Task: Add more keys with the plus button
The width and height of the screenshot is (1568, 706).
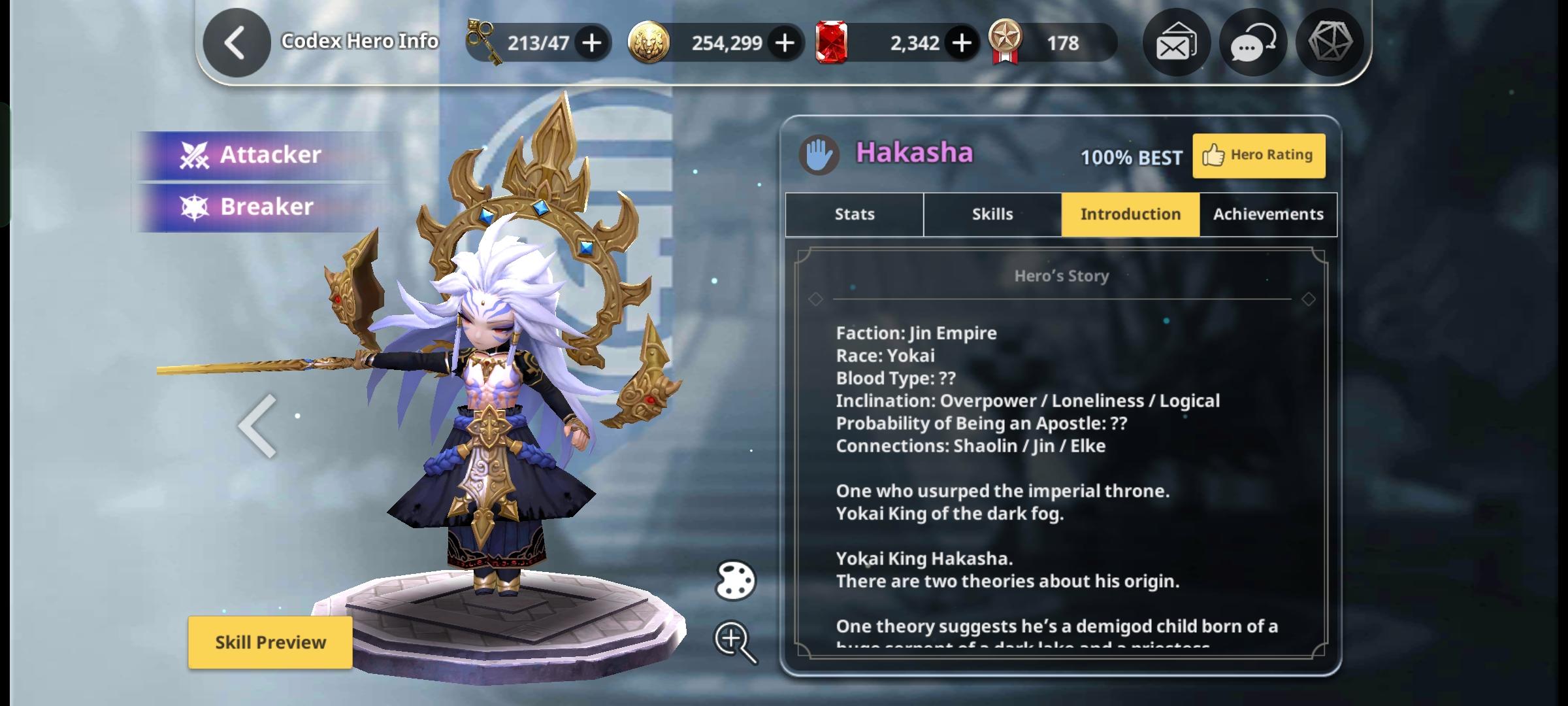Action: [592, 43]
